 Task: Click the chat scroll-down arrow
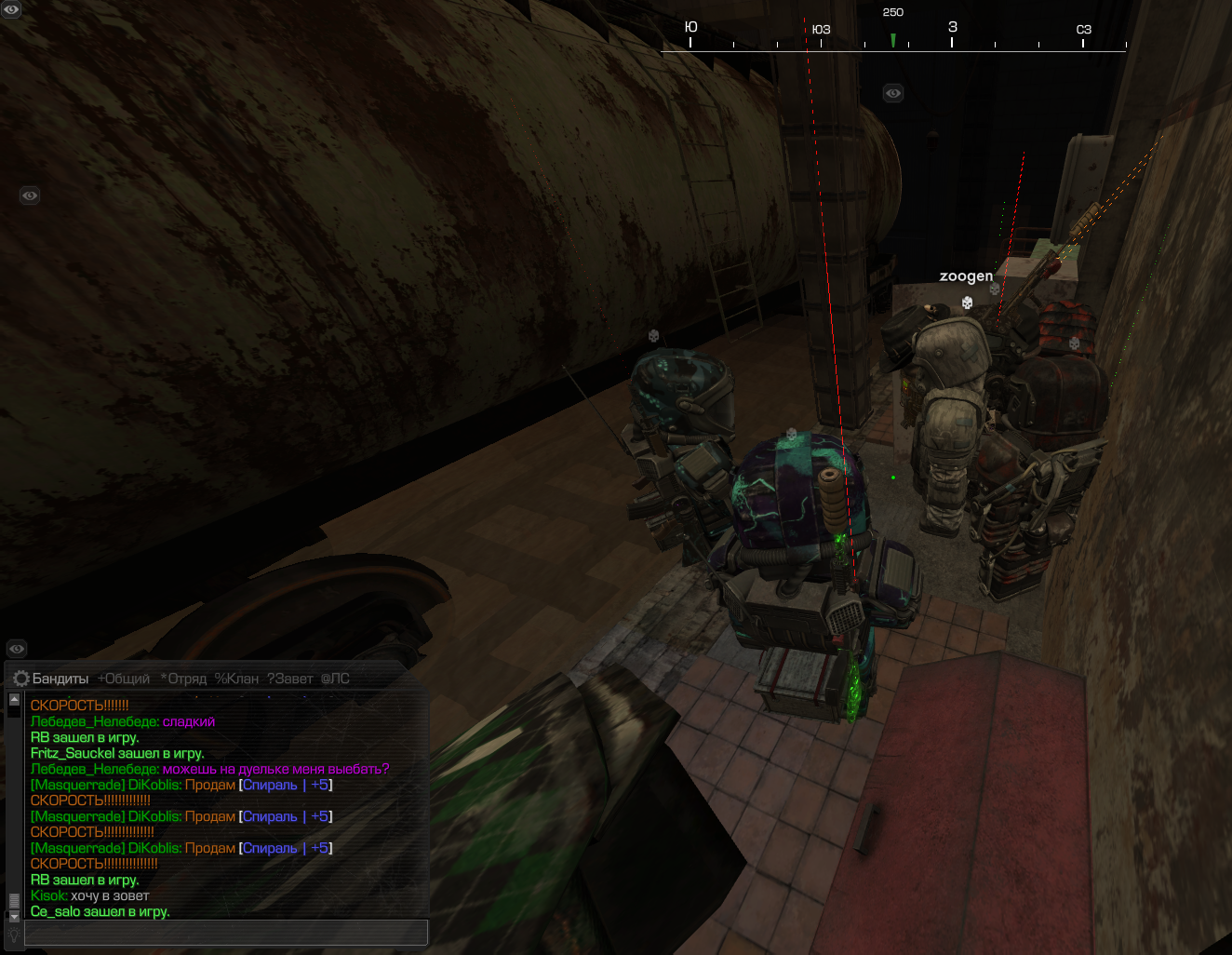pyautogui.click(x=14, y=916)
